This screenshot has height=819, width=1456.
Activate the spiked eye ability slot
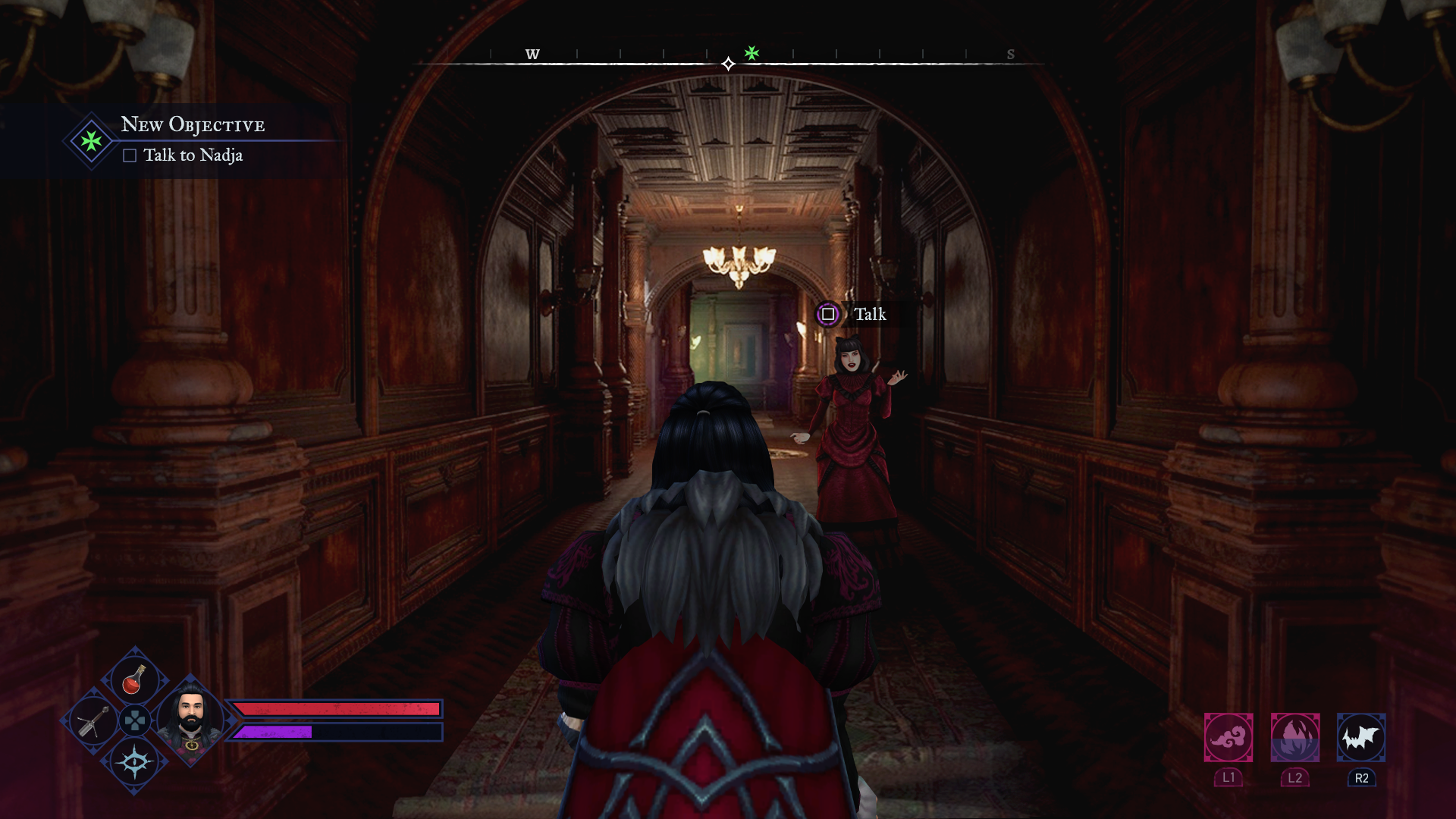[135, 762]
